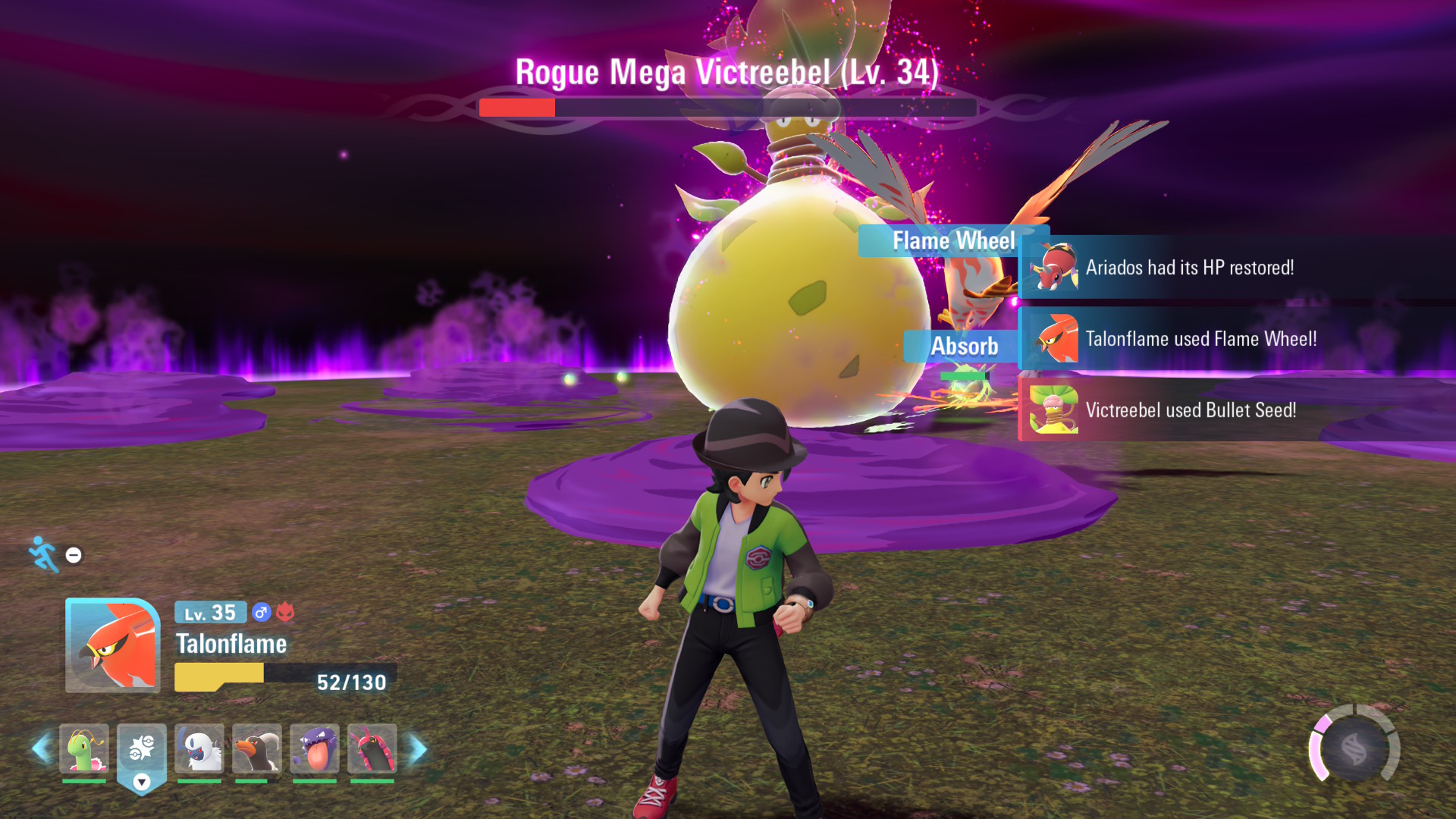
Task: Select the Talonflame portrait
Action: [x=113, y=645]
